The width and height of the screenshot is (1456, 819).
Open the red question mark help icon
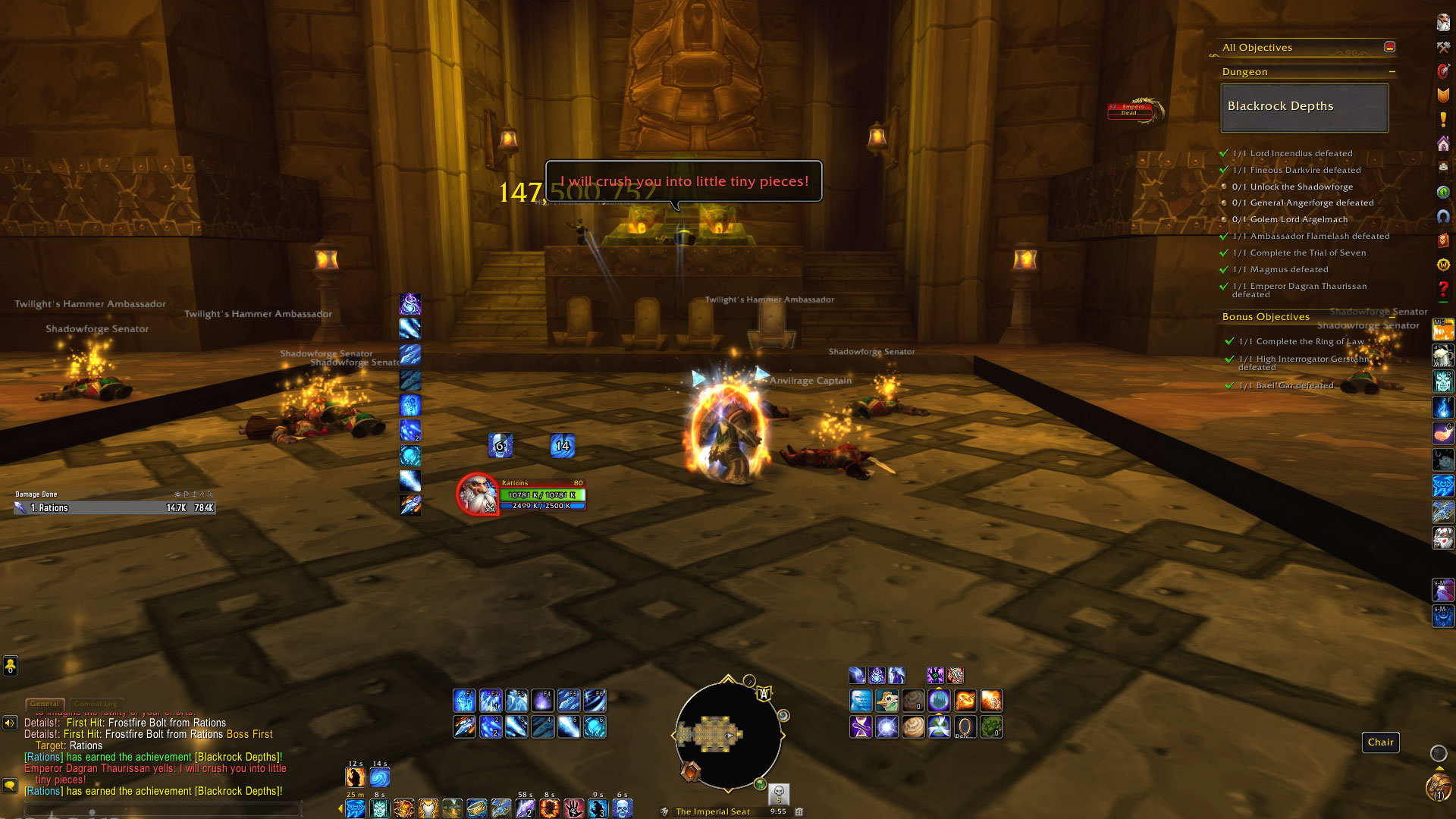click(1443, 290)
